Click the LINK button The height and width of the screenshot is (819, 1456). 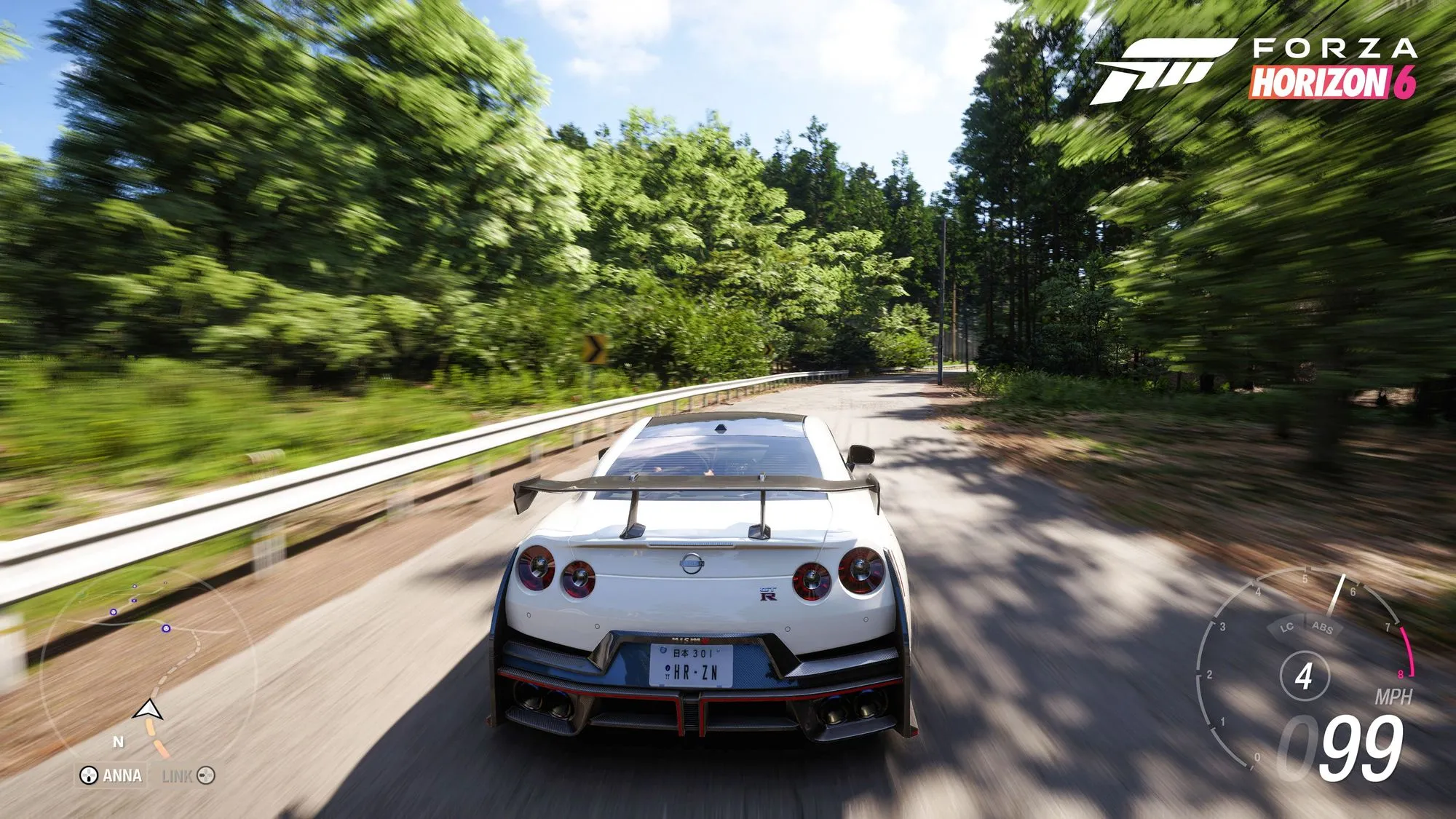[x=178, y=775]
